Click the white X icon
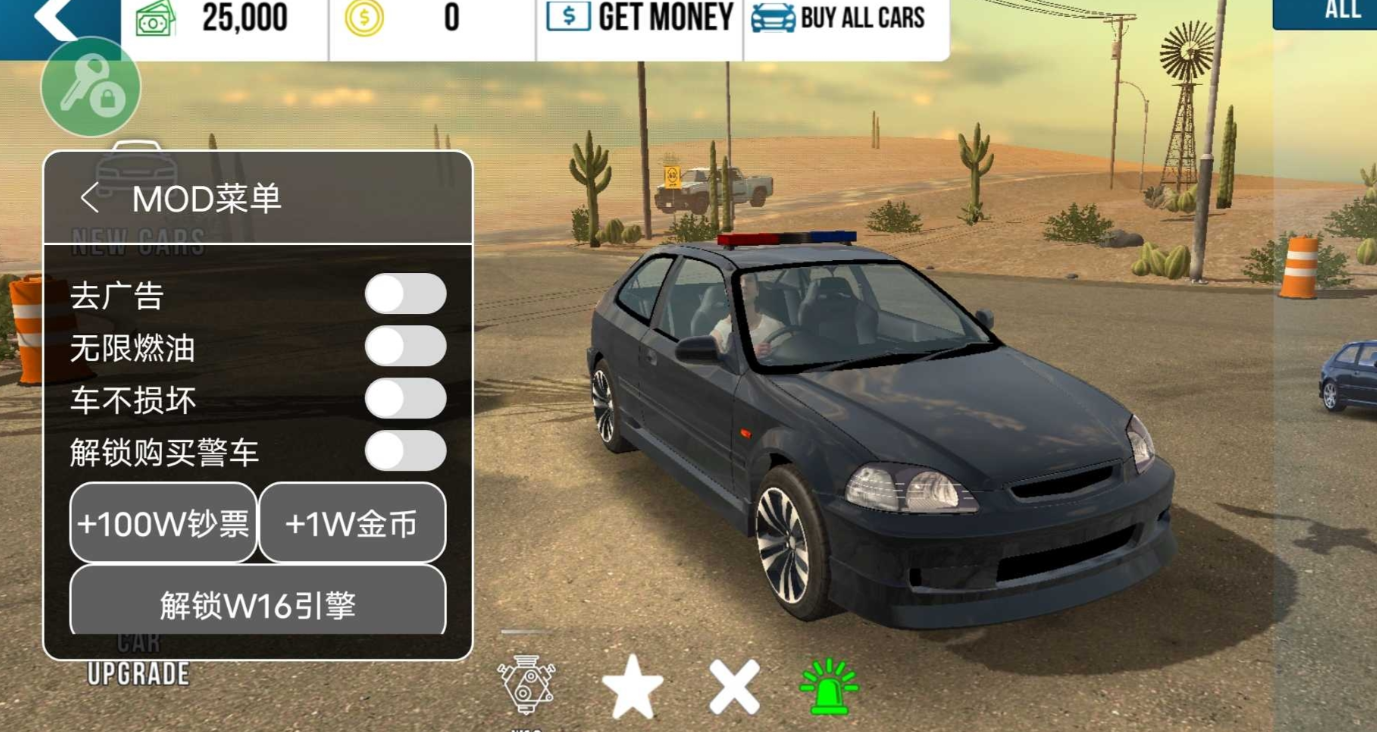This screenshot has height=732, width=1377. 735,687
